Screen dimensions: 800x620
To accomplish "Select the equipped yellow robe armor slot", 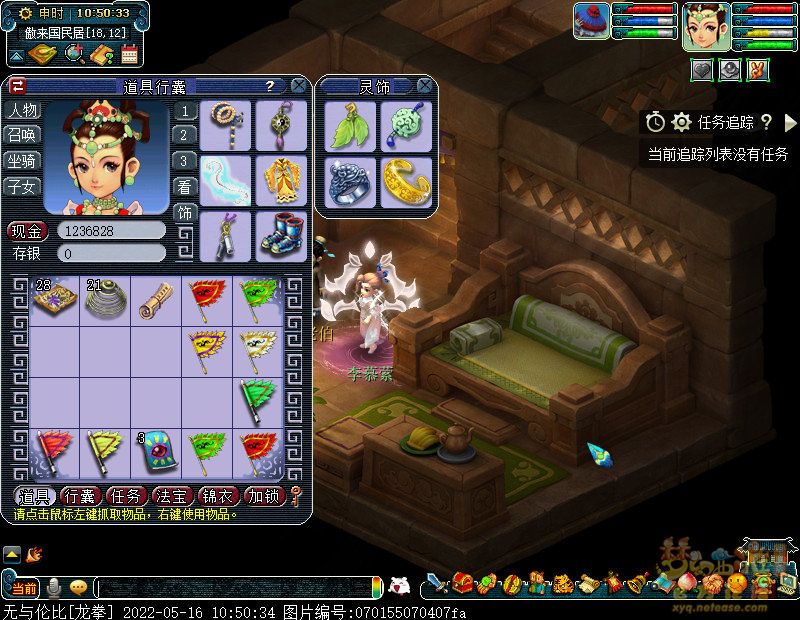I will click(281, 179).
